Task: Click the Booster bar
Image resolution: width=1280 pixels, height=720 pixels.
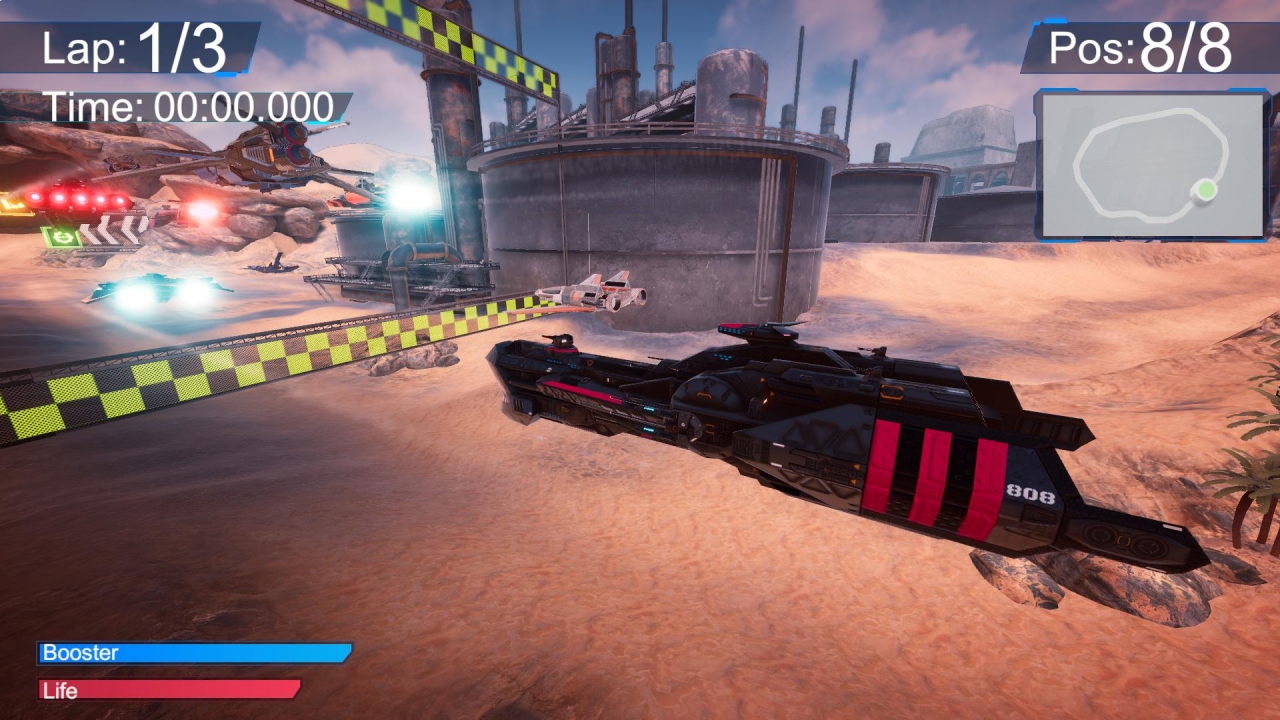Action: 195,653
